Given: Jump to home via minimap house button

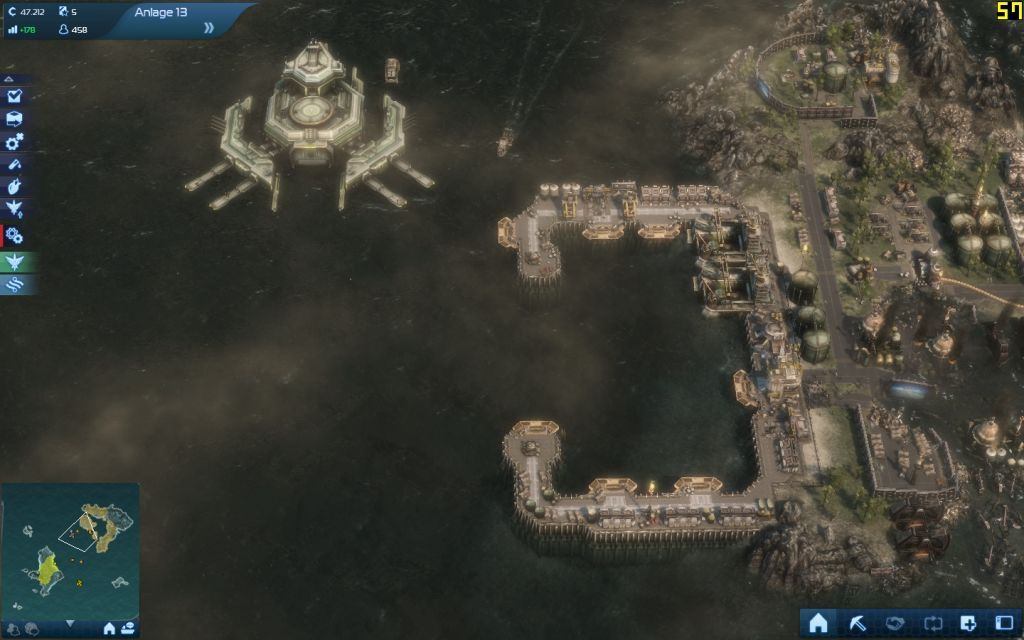Looking at the screenshot, I should pyautogui.click(x=110, y=628).
